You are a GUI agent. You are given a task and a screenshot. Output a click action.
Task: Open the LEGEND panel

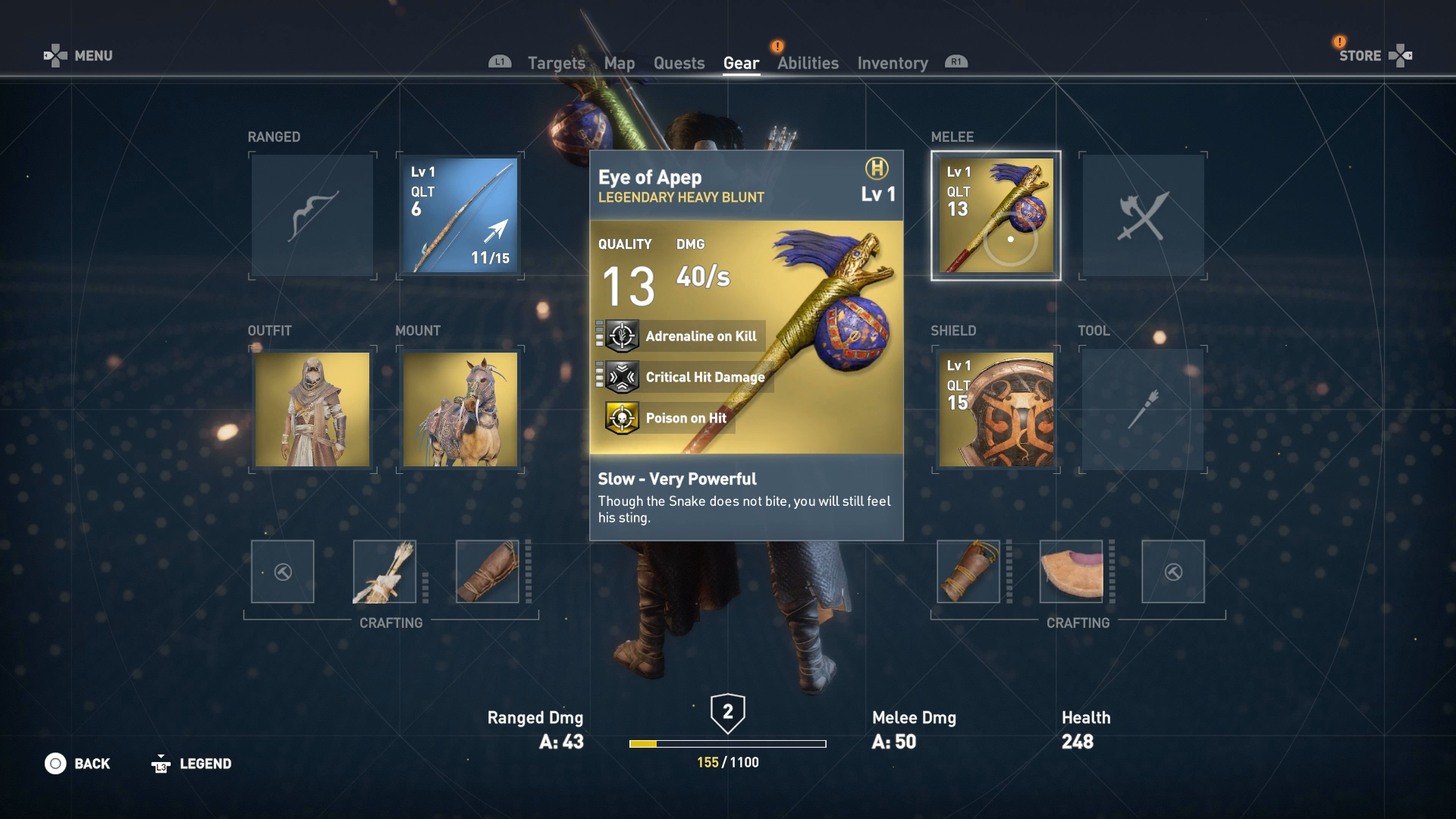pos(191,763)
